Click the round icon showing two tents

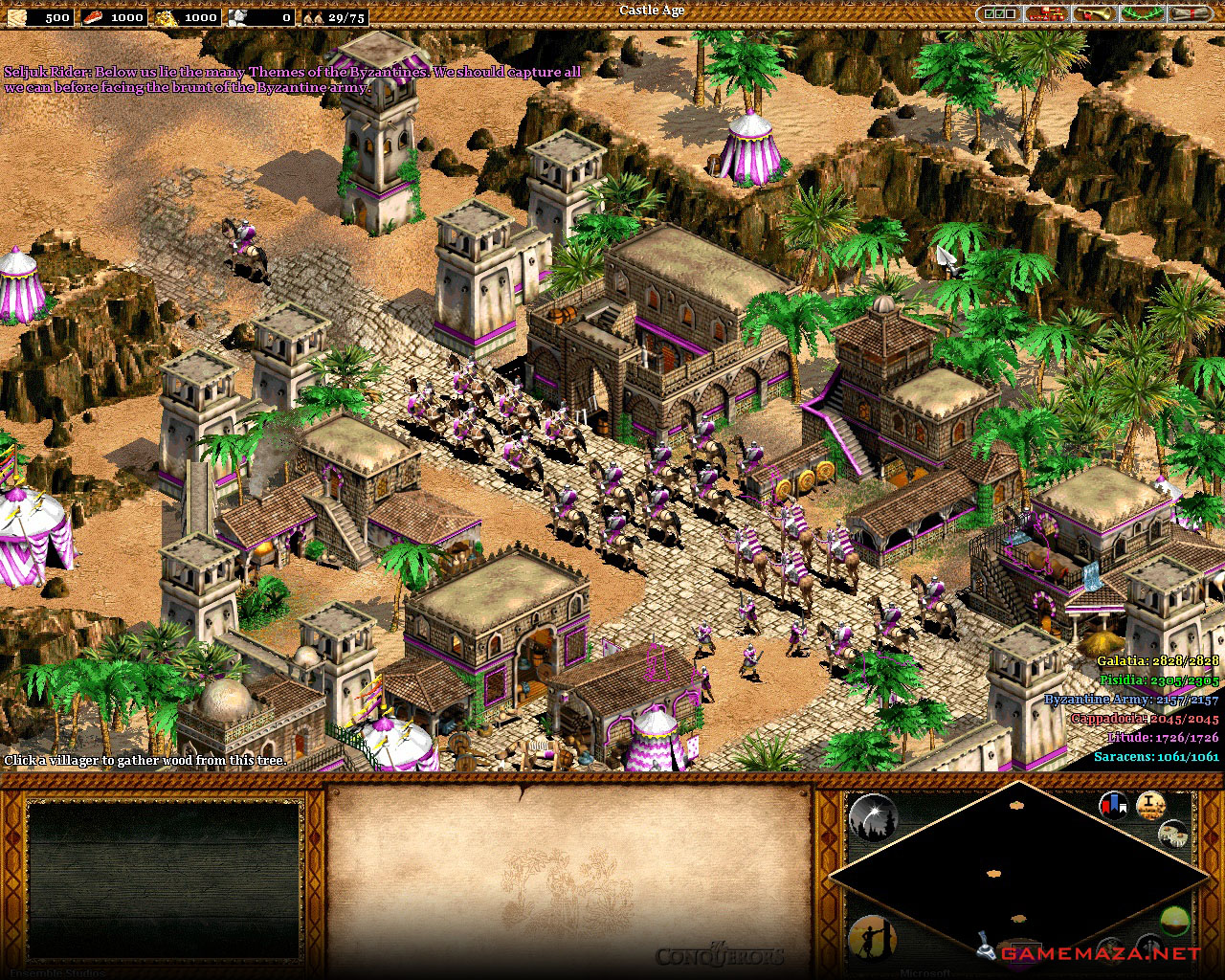1171,835
